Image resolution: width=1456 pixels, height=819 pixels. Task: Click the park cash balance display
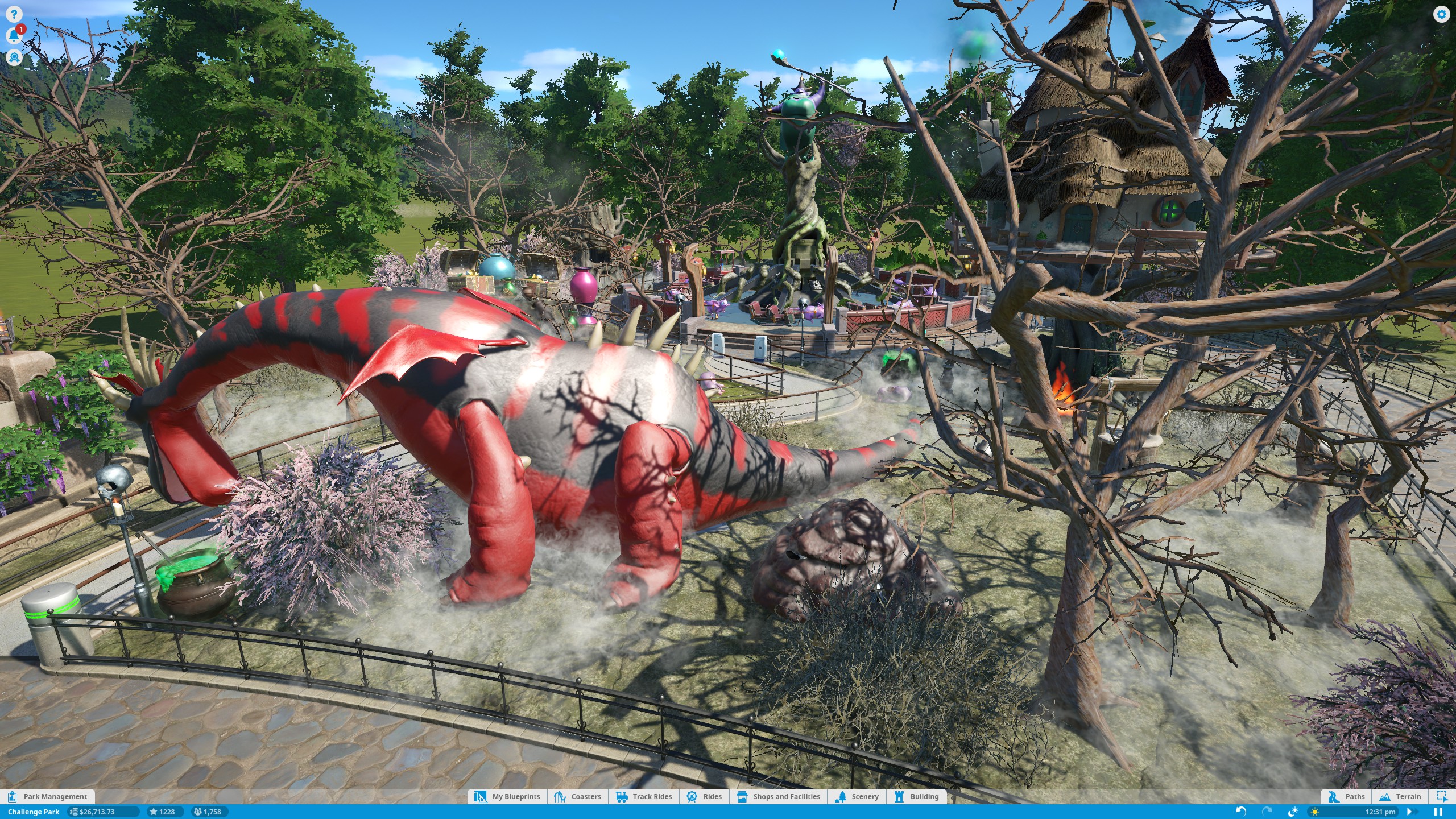point(102,812)
